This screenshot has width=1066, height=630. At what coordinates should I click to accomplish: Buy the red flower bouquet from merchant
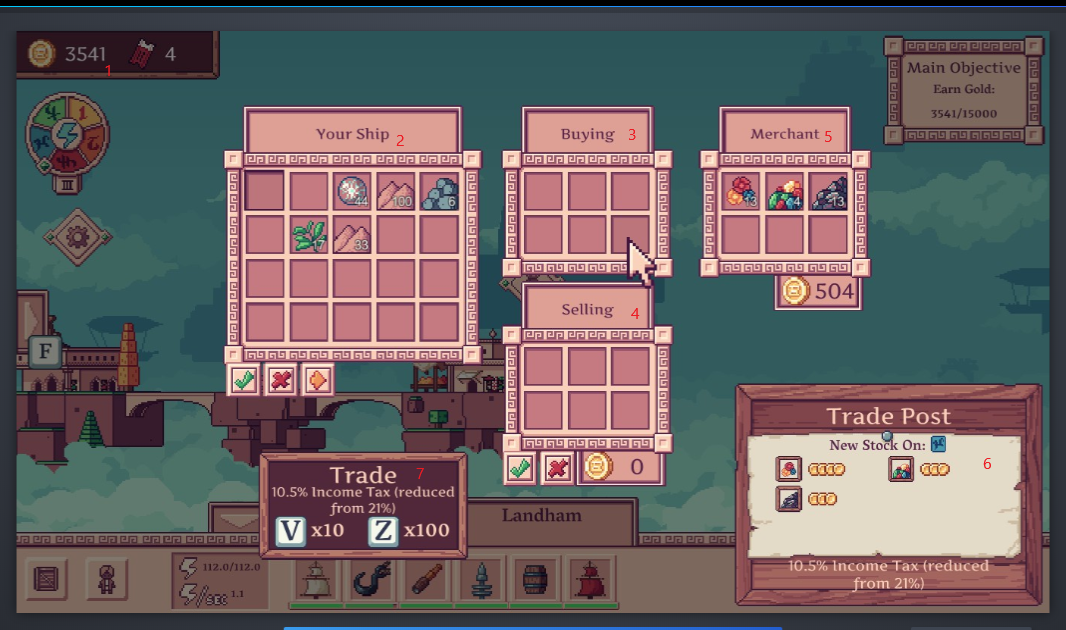click(741, 191)
